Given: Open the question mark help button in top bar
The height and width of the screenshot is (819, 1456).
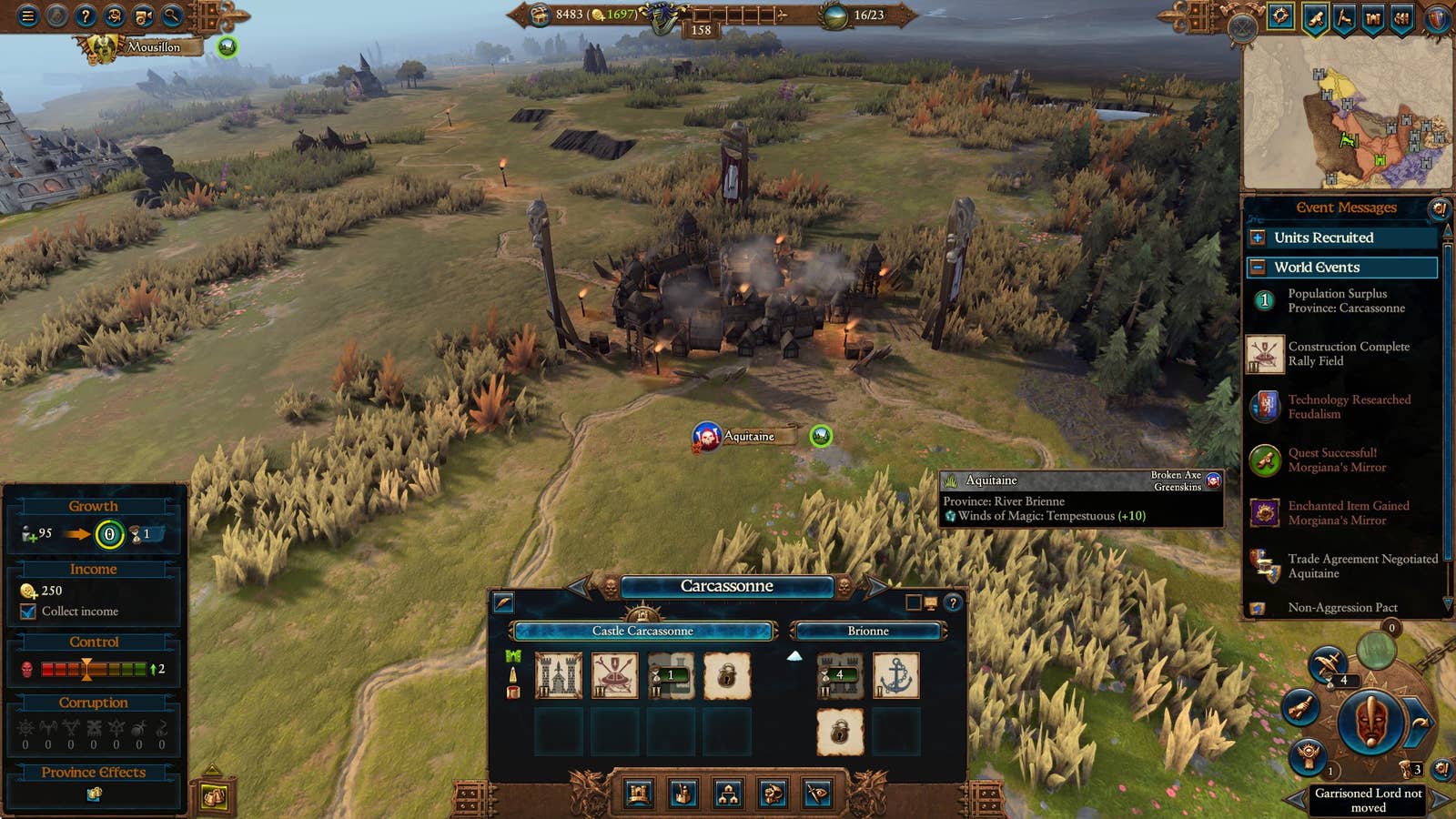Looking at the screenshot, I should (x=86, y=15).
